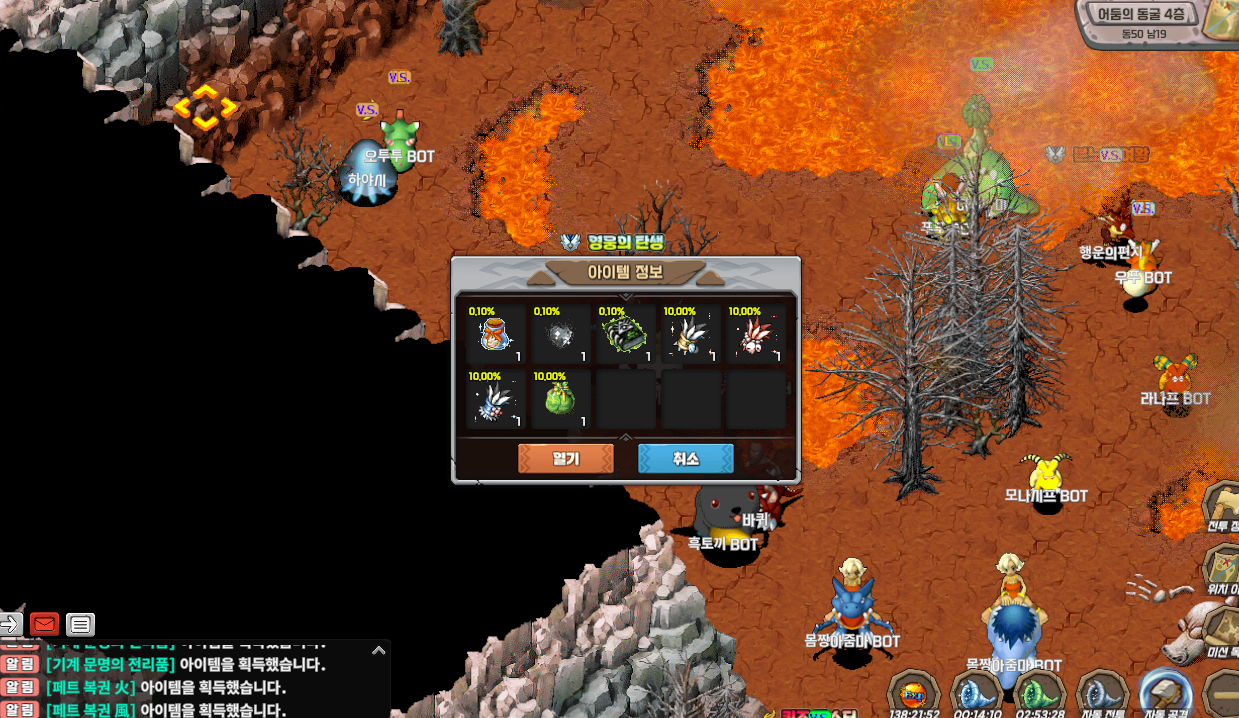Open the red mail envelope button
This screenshot has height=718, width=1239.
click(44, 625)
